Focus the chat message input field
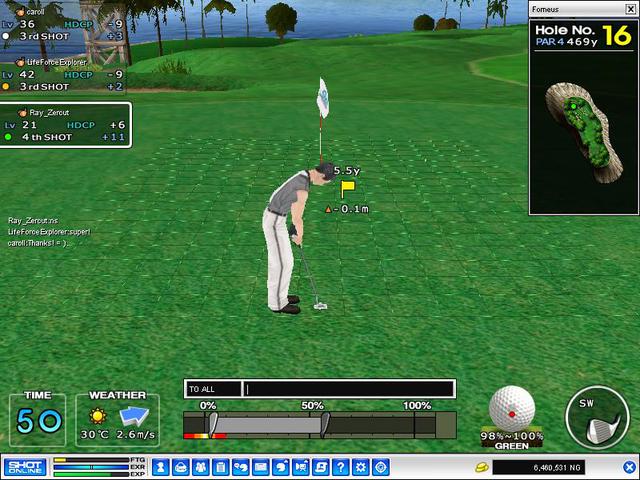The width and height of the screenshot is (640, 480). 350,389
